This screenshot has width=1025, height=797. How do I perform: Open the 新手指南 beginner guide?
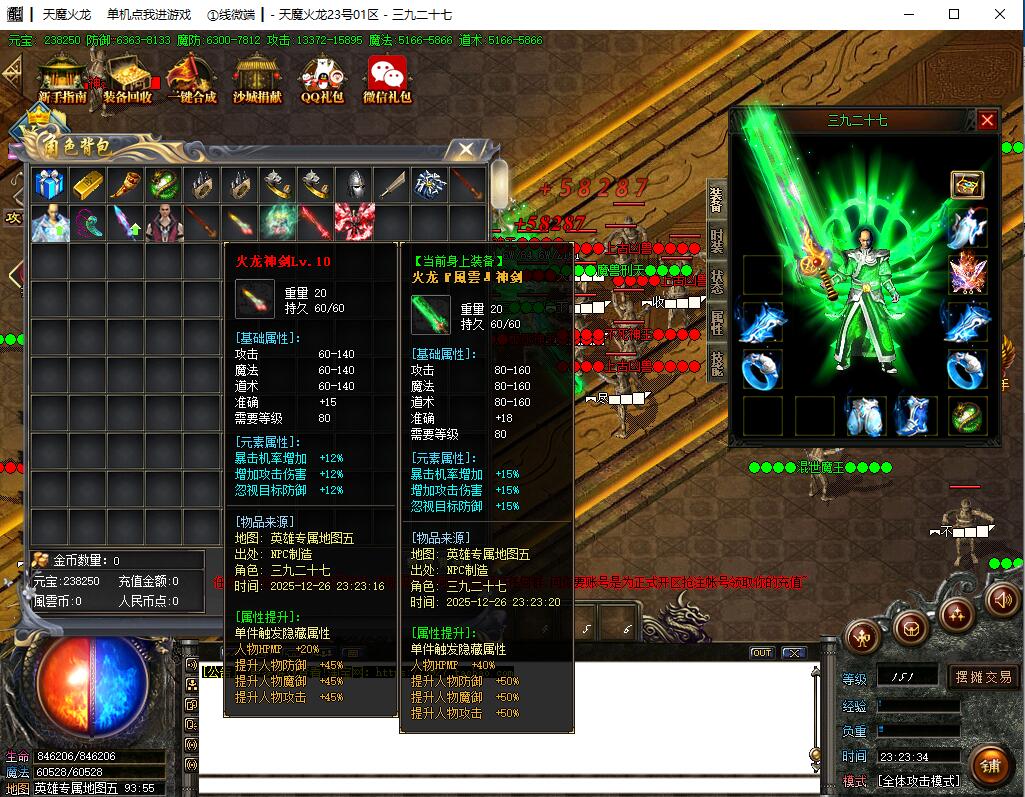tap(62, 78)
